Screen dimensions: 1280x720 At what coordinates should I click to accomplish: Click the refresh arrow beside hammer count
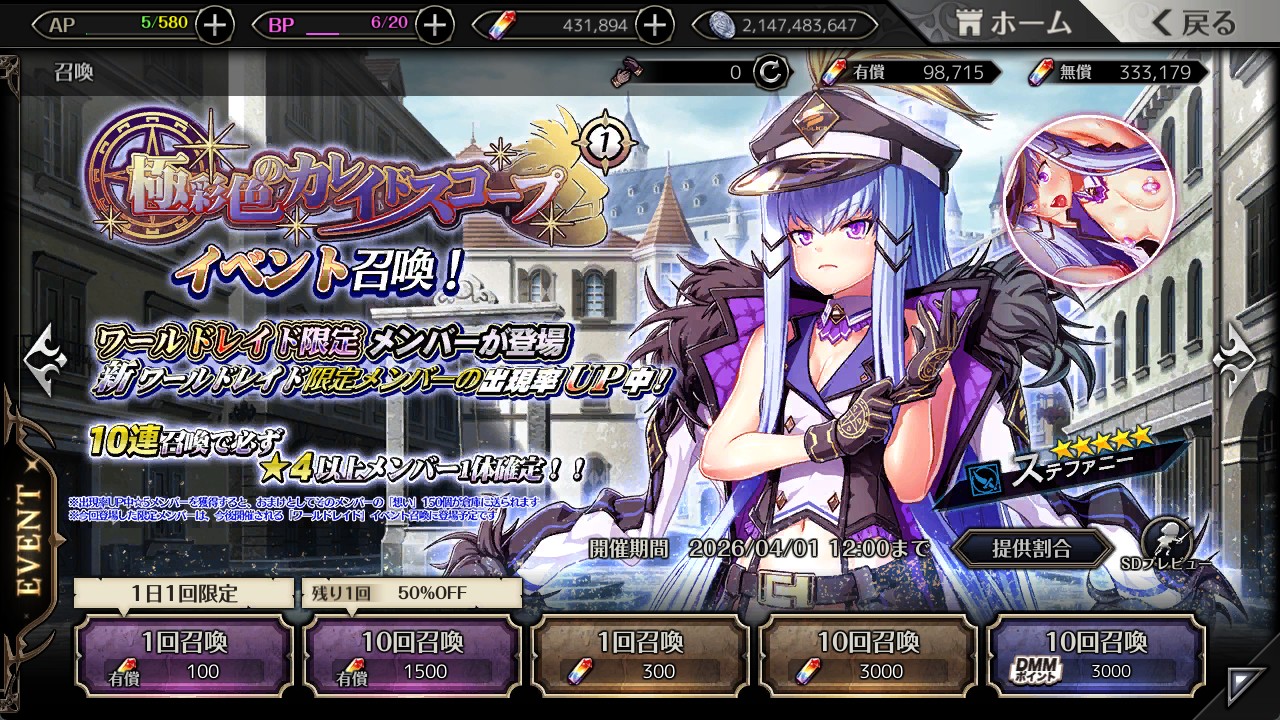[769, 72]
